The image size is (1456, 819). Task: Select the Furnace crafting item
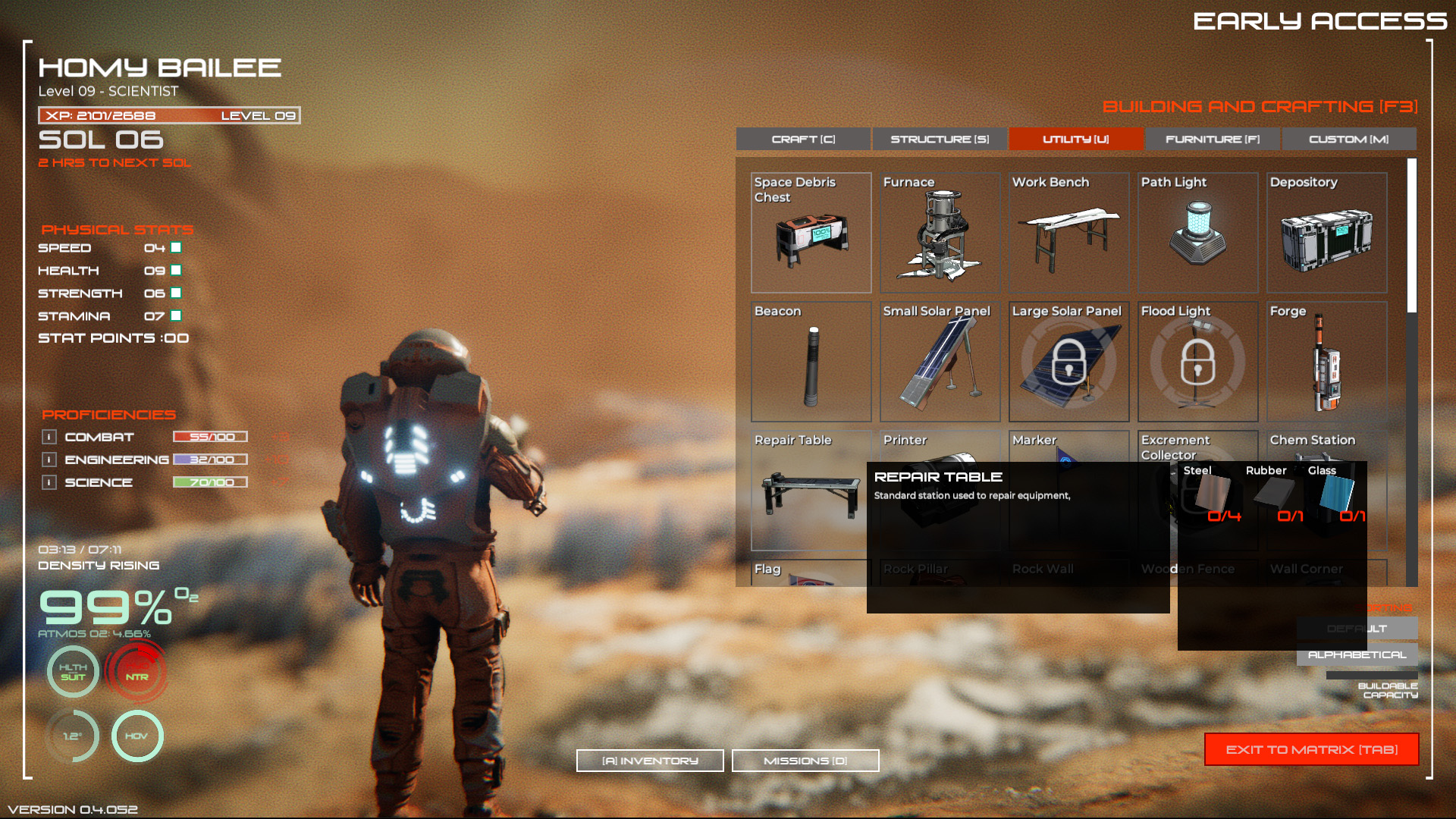(x=940, y=231)
